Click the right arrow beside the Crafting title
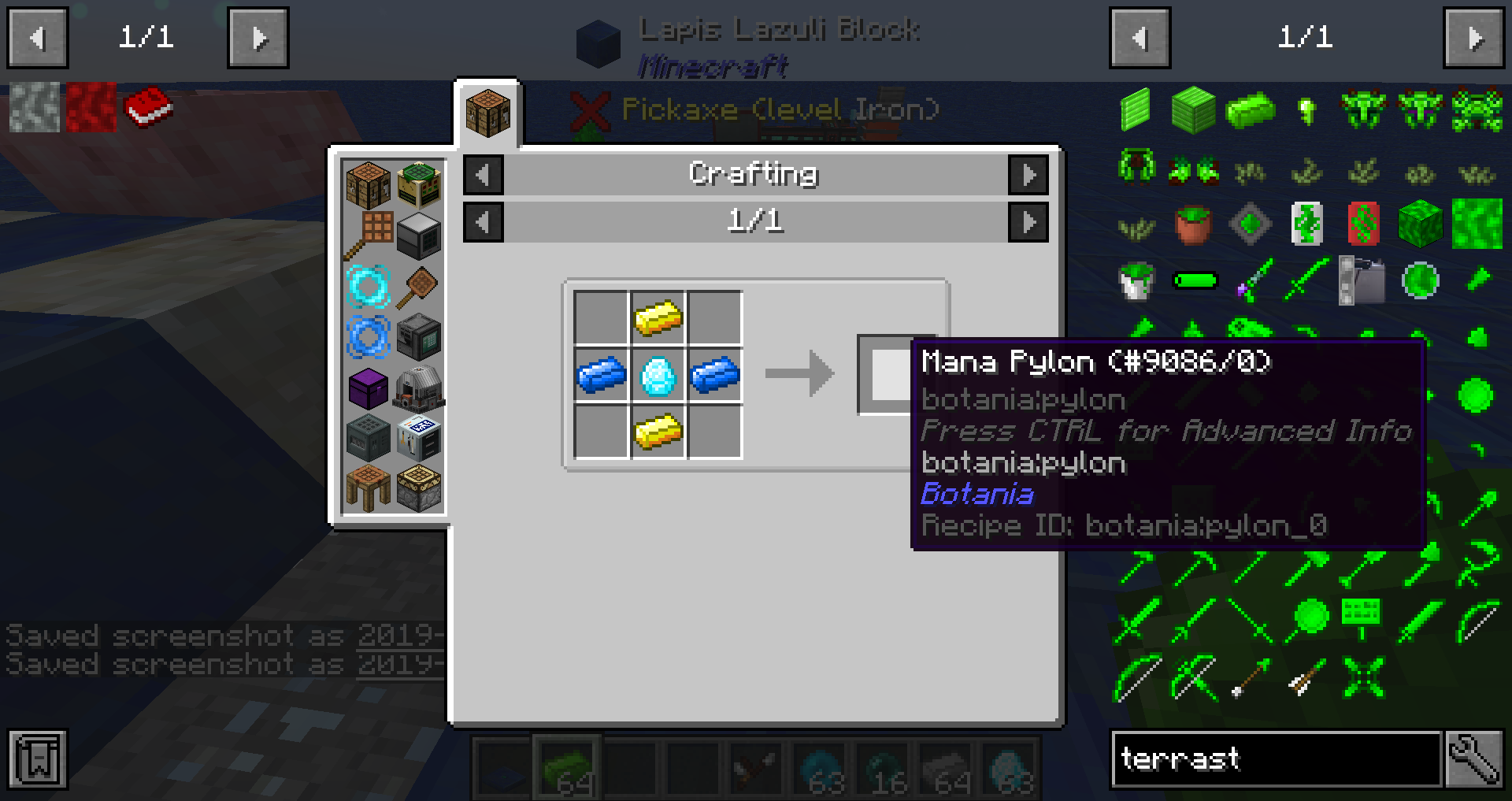 1028,175
